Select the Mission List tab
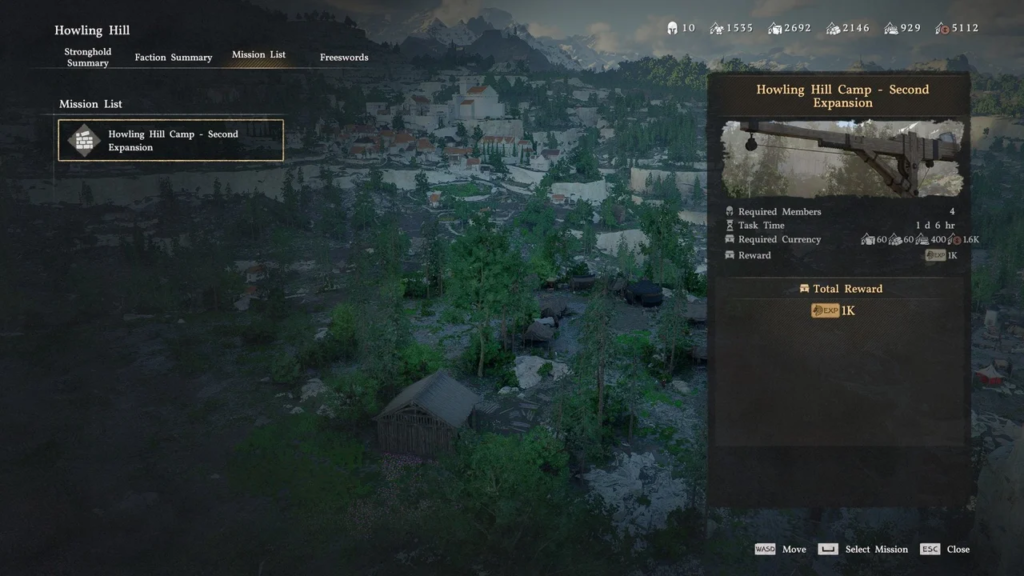This screenshot has width=1024, height=576. (x=258, y=55)
